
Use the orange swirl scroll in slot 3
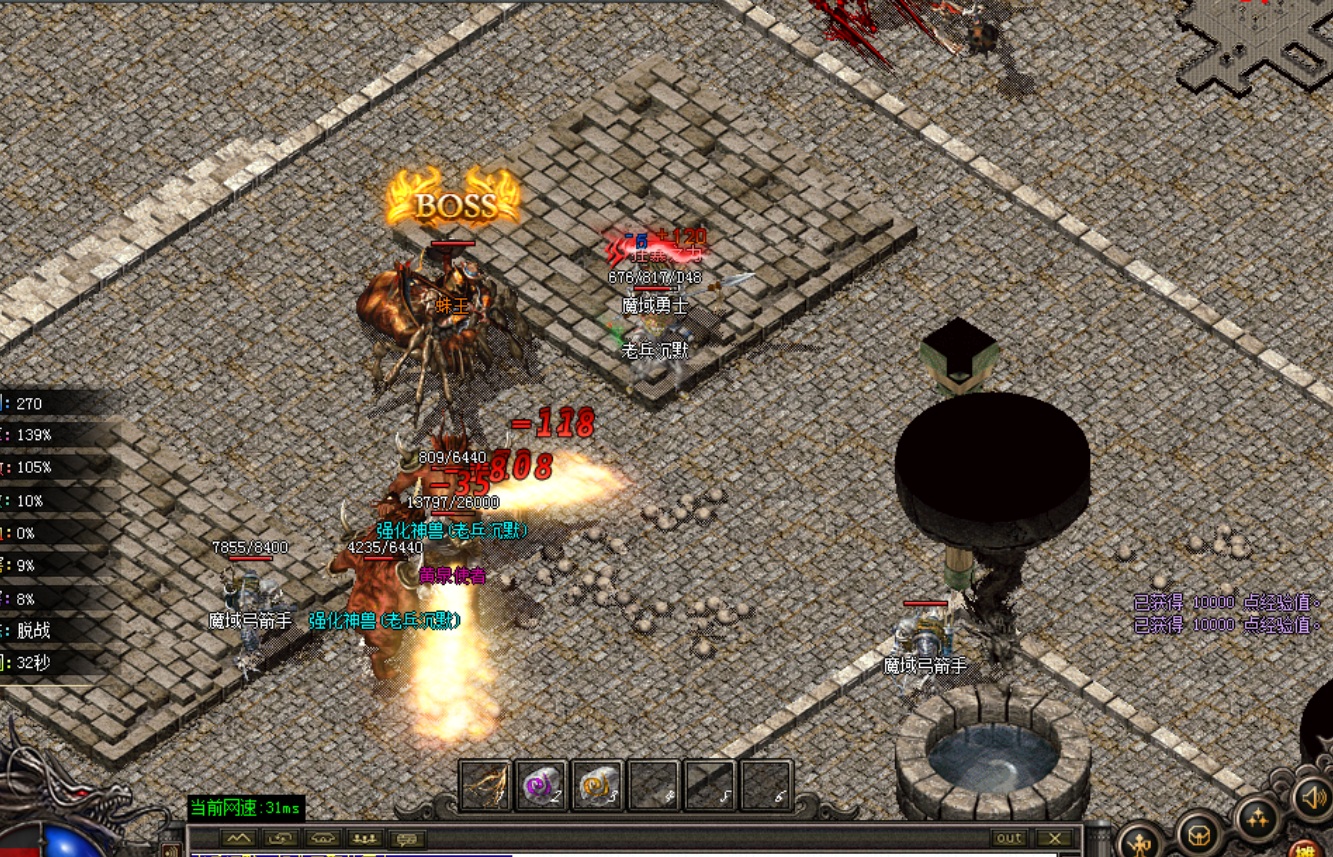pyautogui.click(x=598, y=786)
